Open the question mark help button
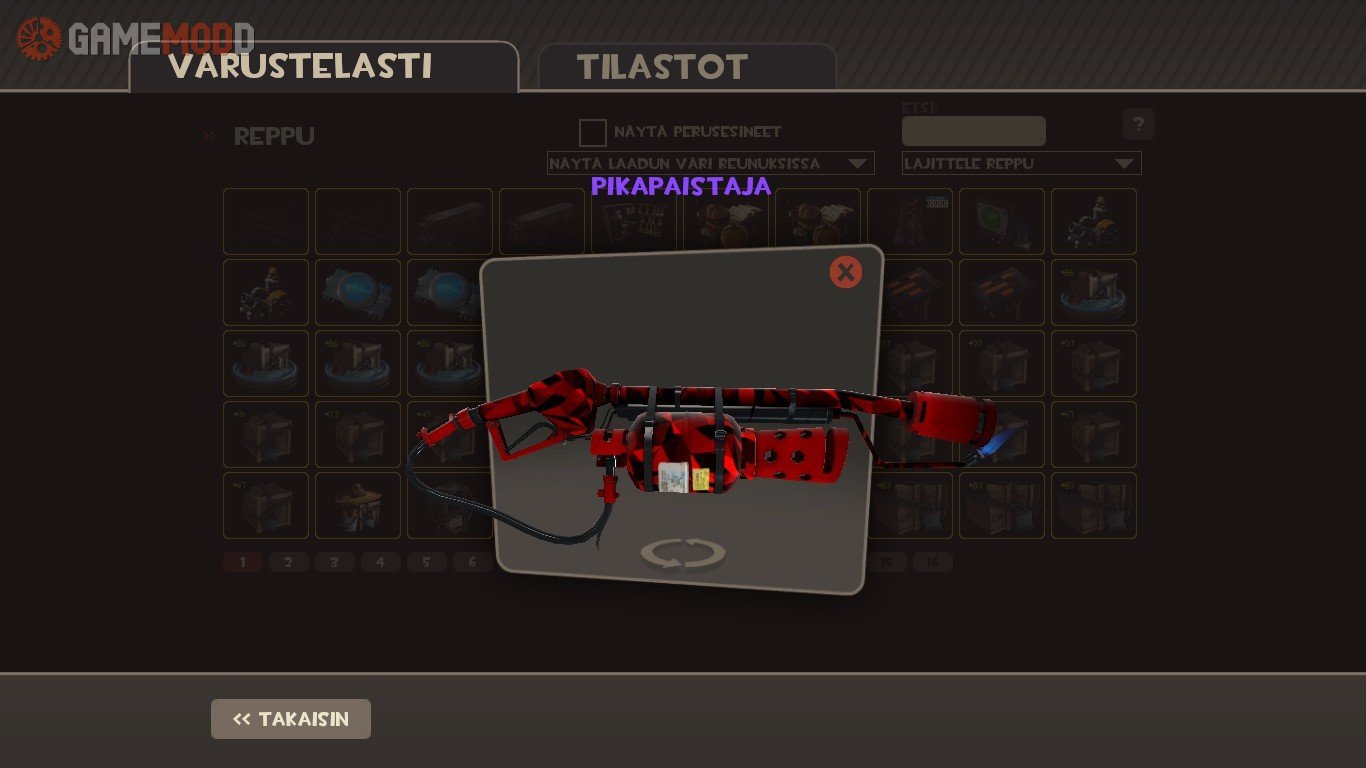 point(1138,125)
